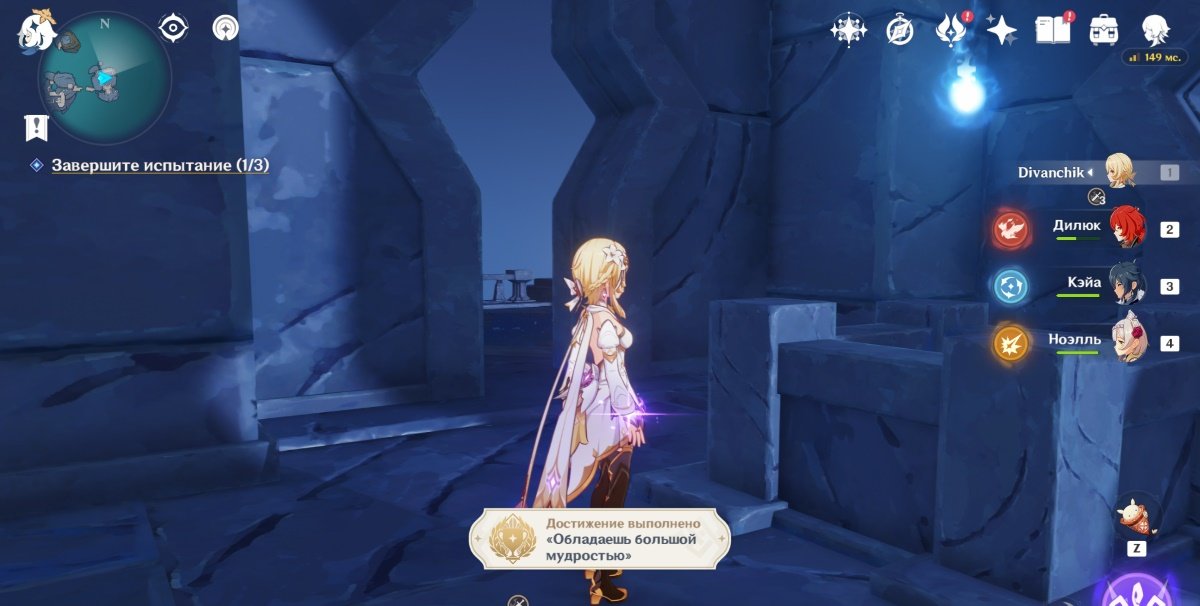This screenshot has width=1200, height=606.
Task: Open the backpack inventory
Action: [x=1104, y=30]
